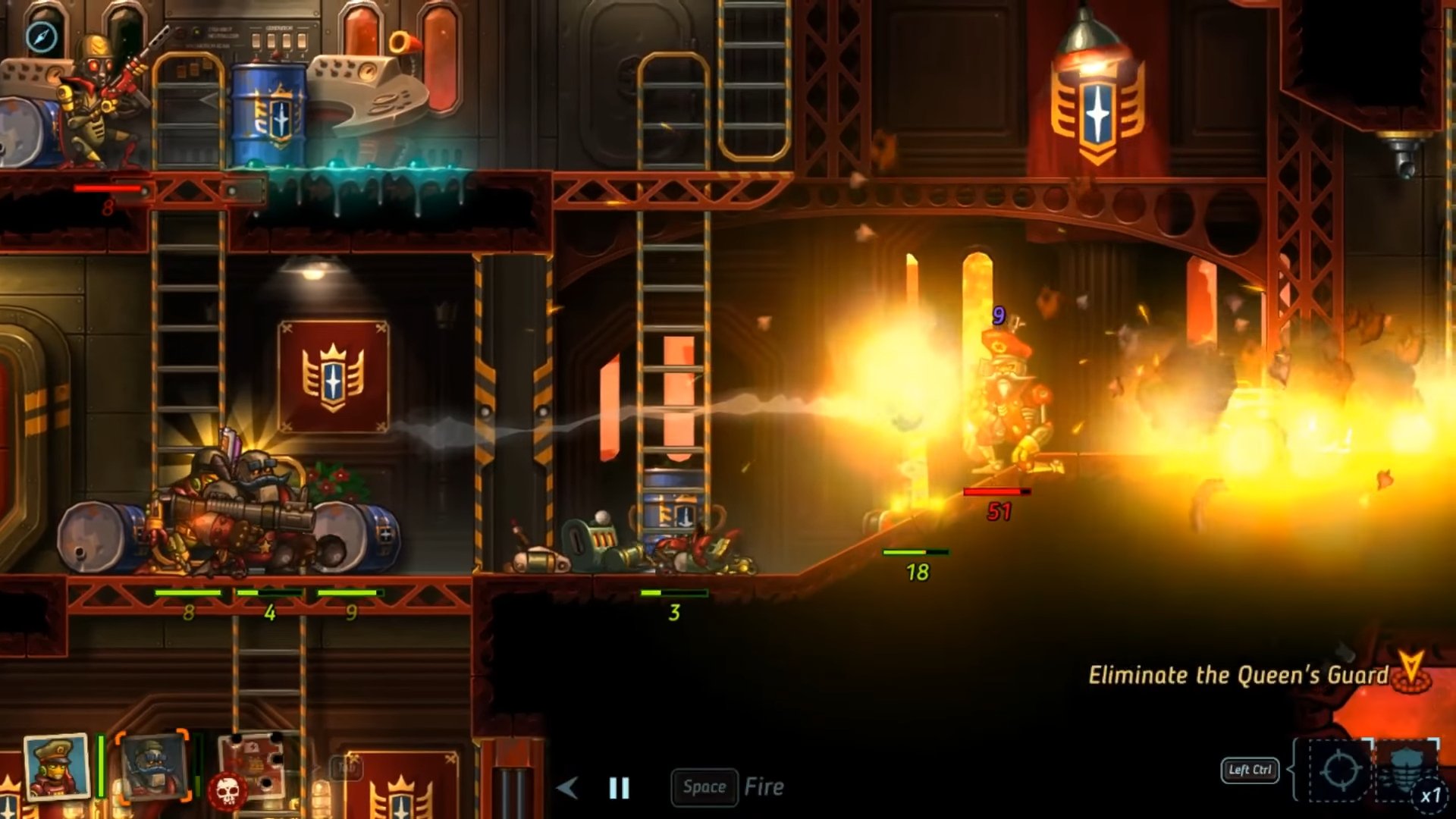Select the blue-mustached crew member portrait
Viewport: 1456px width, 819px height.
(x=153, y=767)
